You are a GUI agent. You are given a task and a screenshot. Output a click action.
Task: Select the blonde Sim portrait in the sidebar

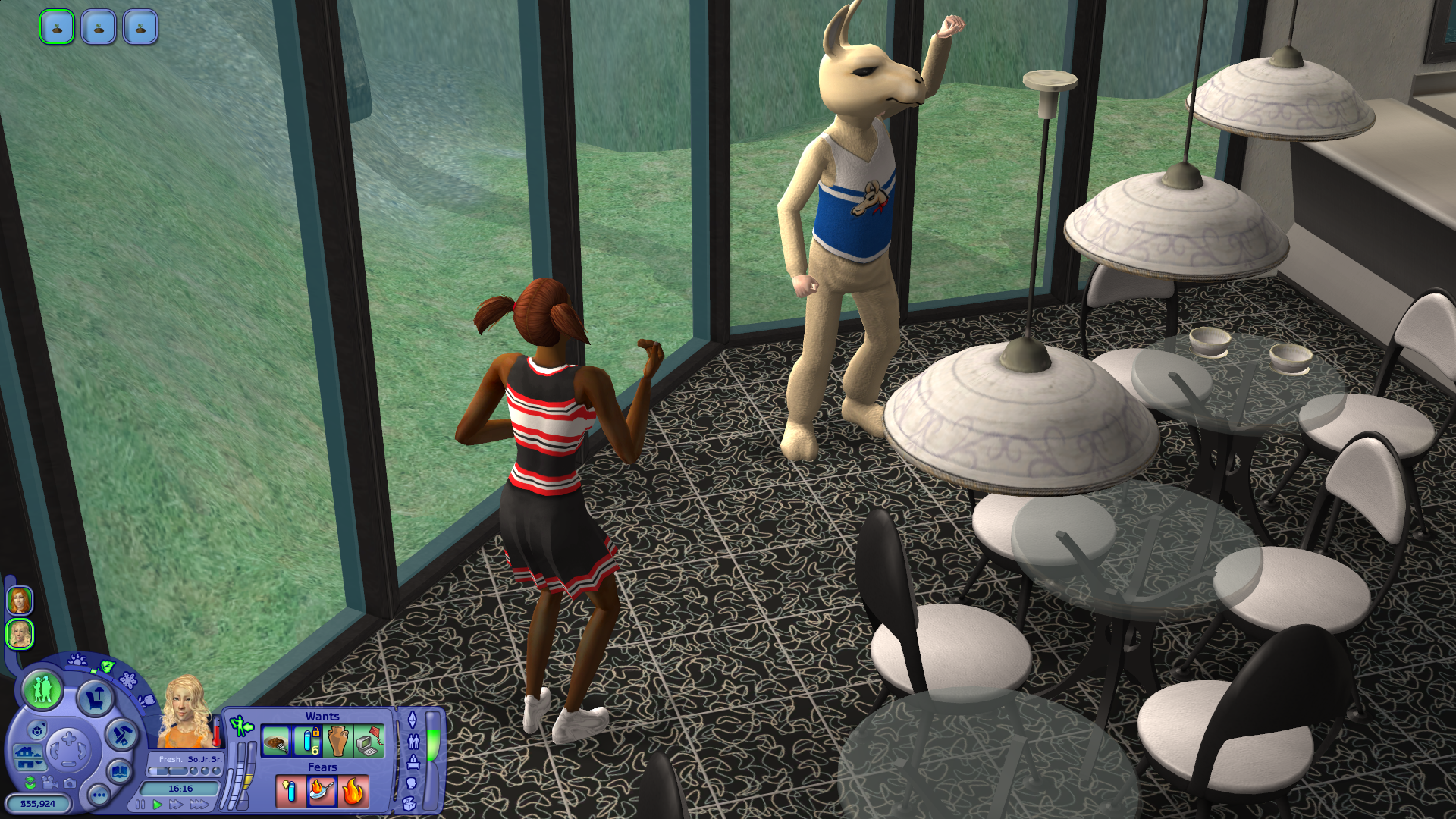pyautogui.click(x=20, y=634)
